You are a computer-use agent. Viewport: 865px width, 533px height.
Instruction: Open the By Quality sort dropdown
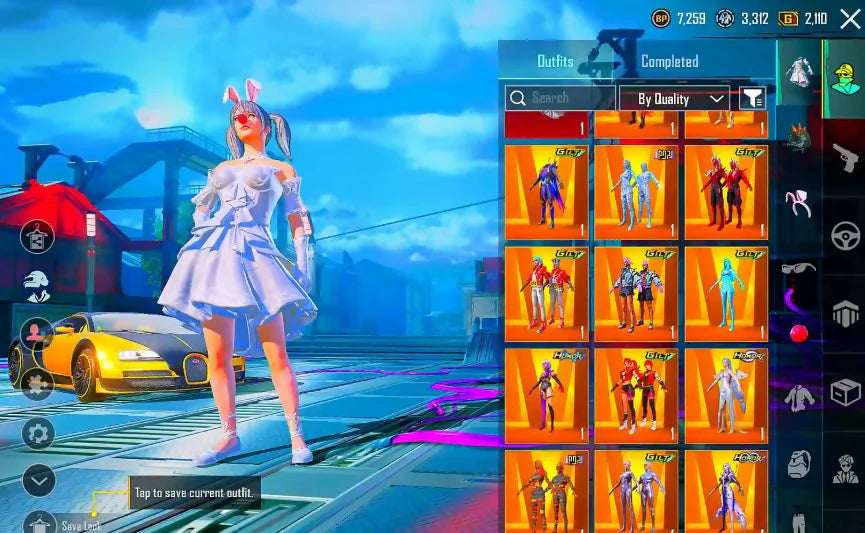pyautogui.click(x=674, y=98)
